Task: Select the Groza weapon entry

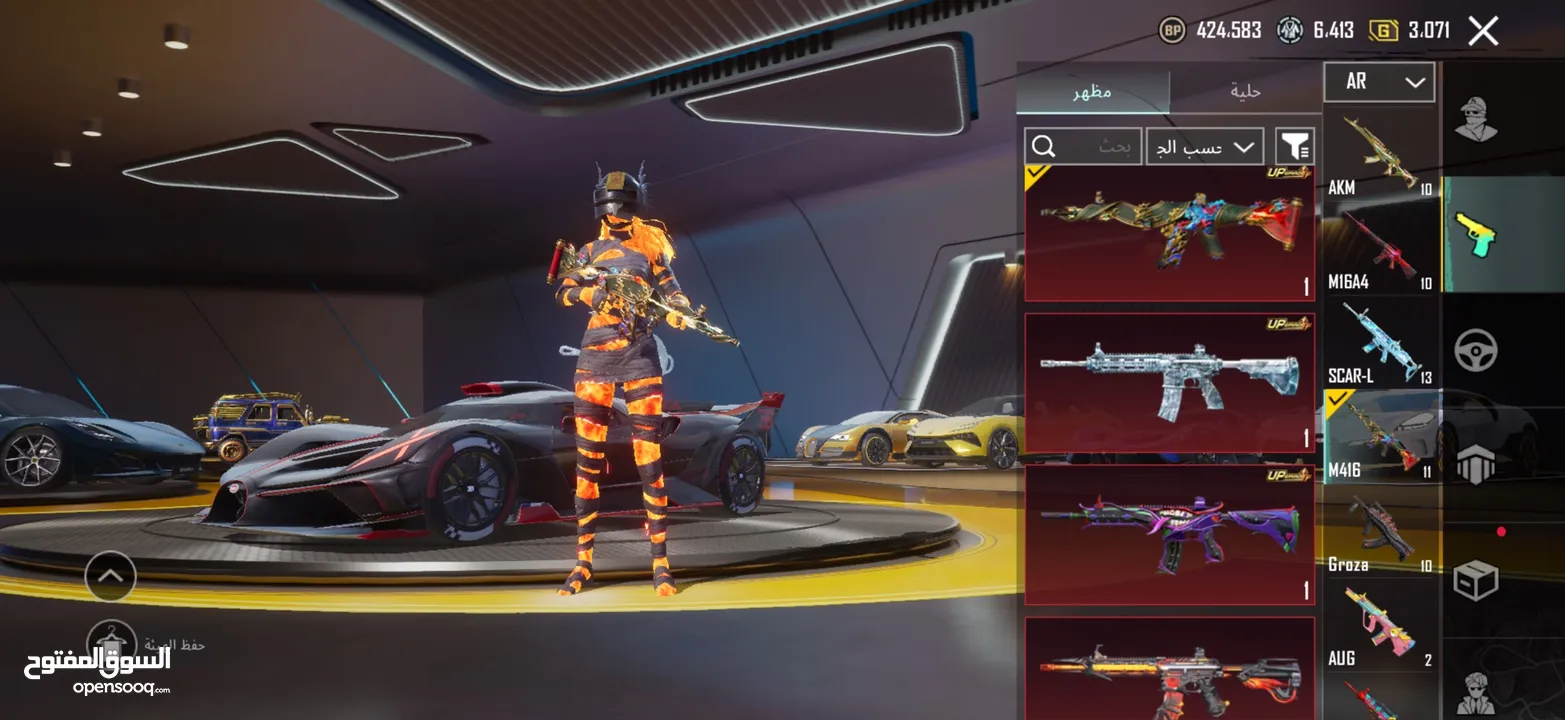Action: 1380,532
